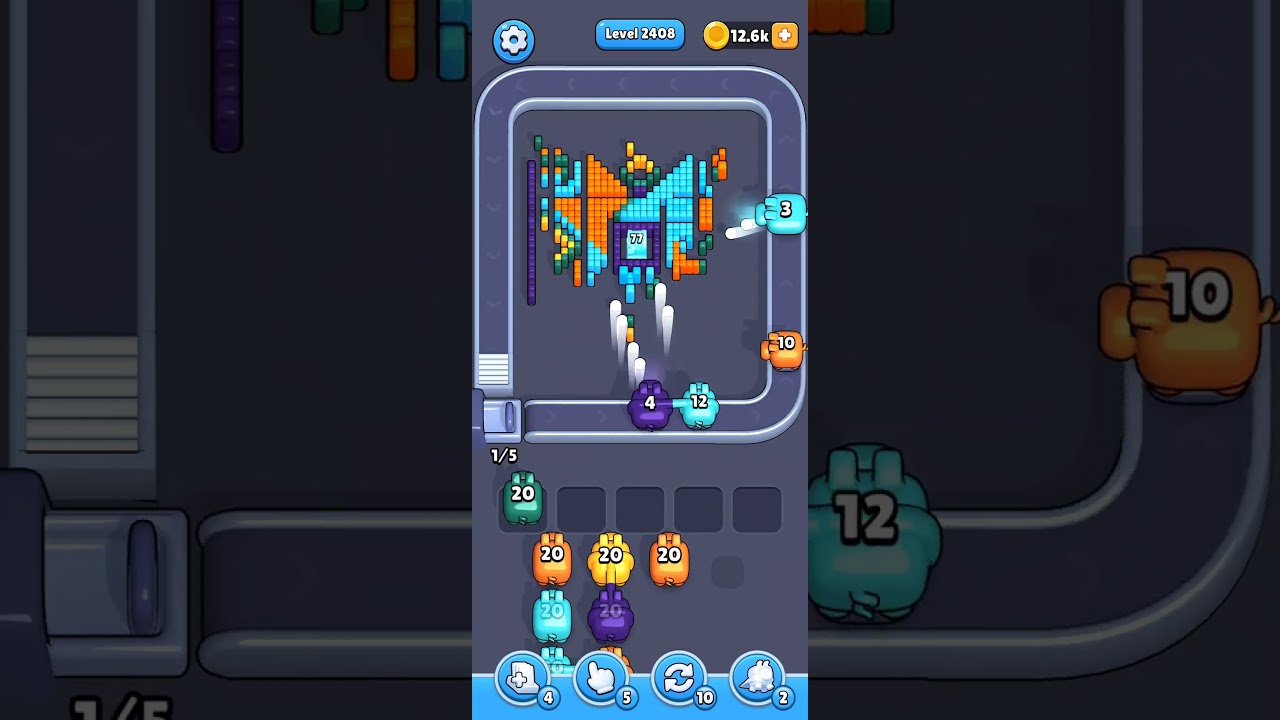Tap the 1/5 wave counter label
This screenshot has width=1280, height=720.
(502, 455)
